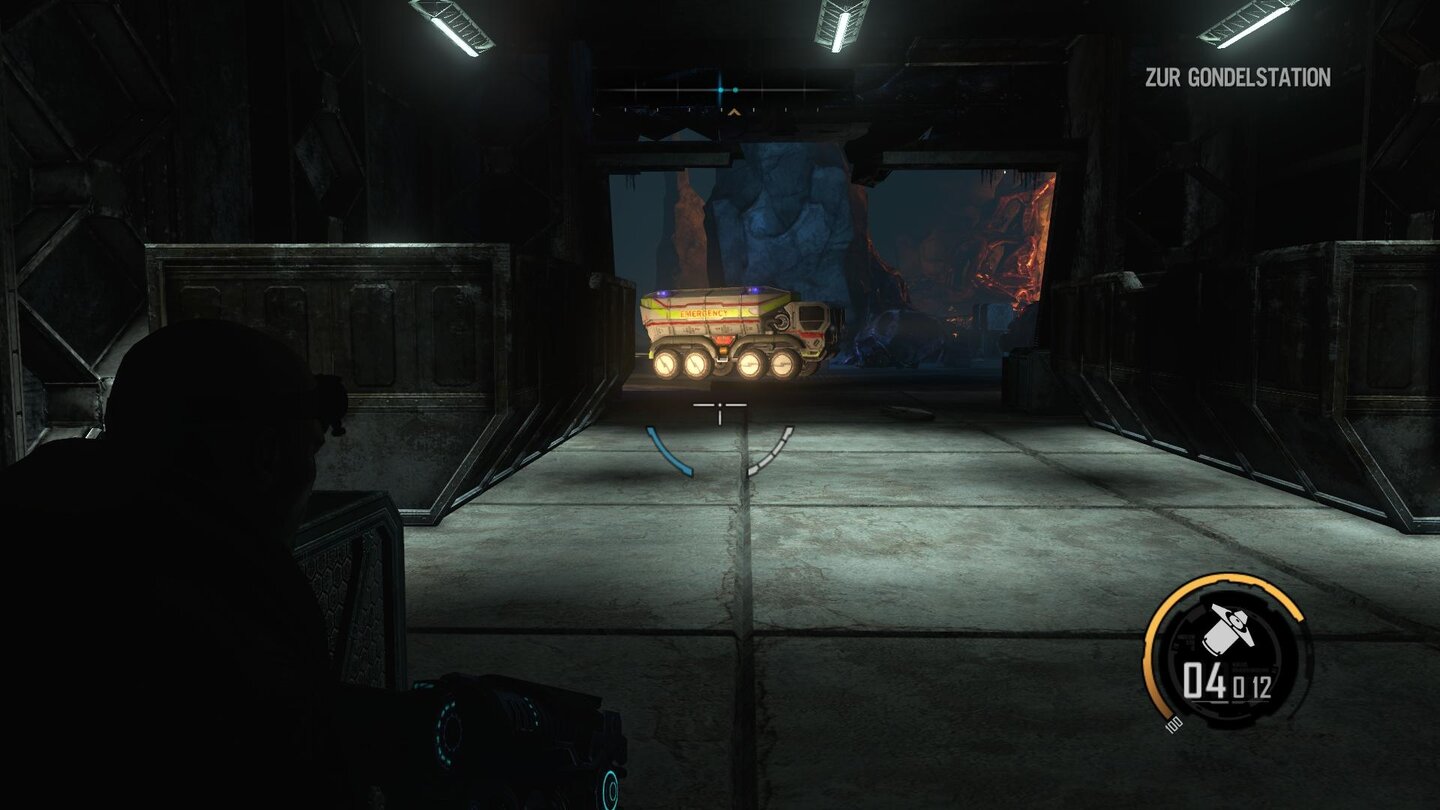
Task: Select the ammo count 04 readout
Action: tap(1204, 680)
